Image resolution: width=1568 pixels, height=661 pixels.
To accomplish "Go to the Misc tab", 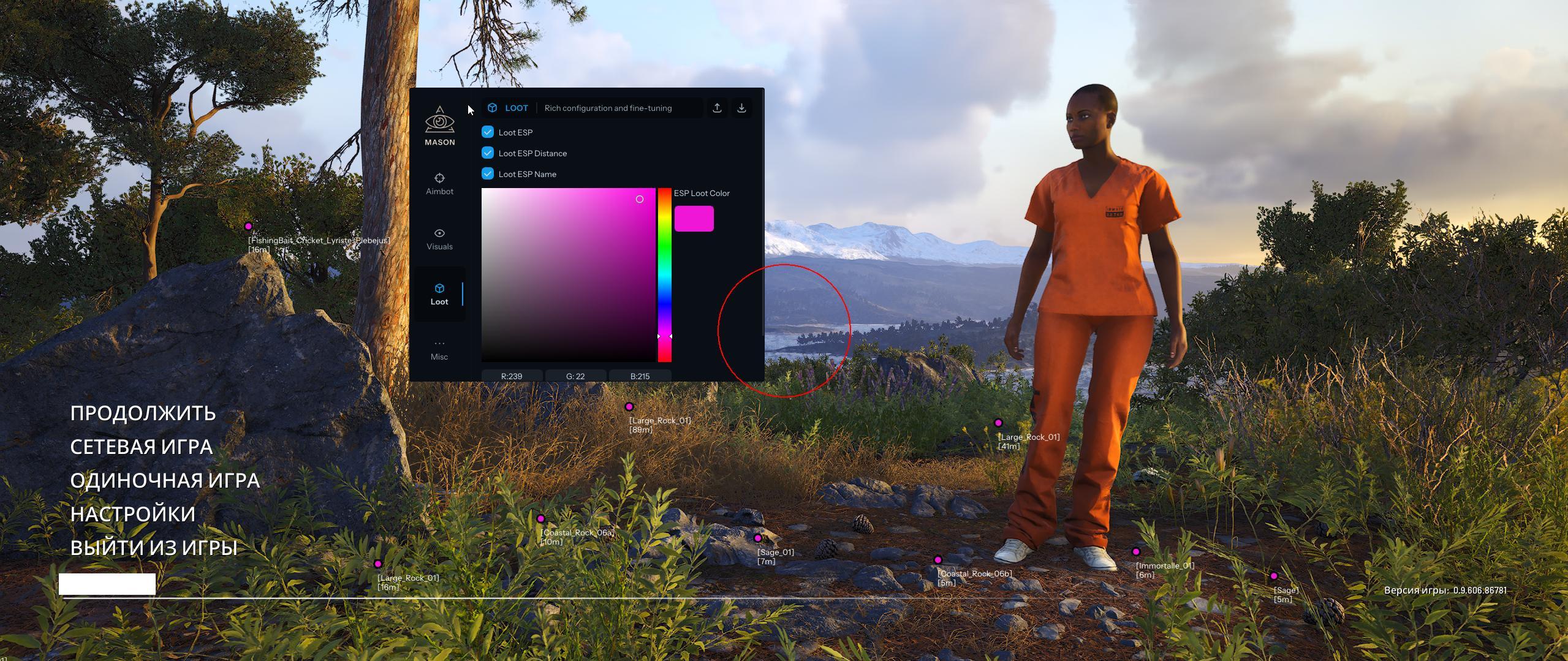I will coord(439,349).
